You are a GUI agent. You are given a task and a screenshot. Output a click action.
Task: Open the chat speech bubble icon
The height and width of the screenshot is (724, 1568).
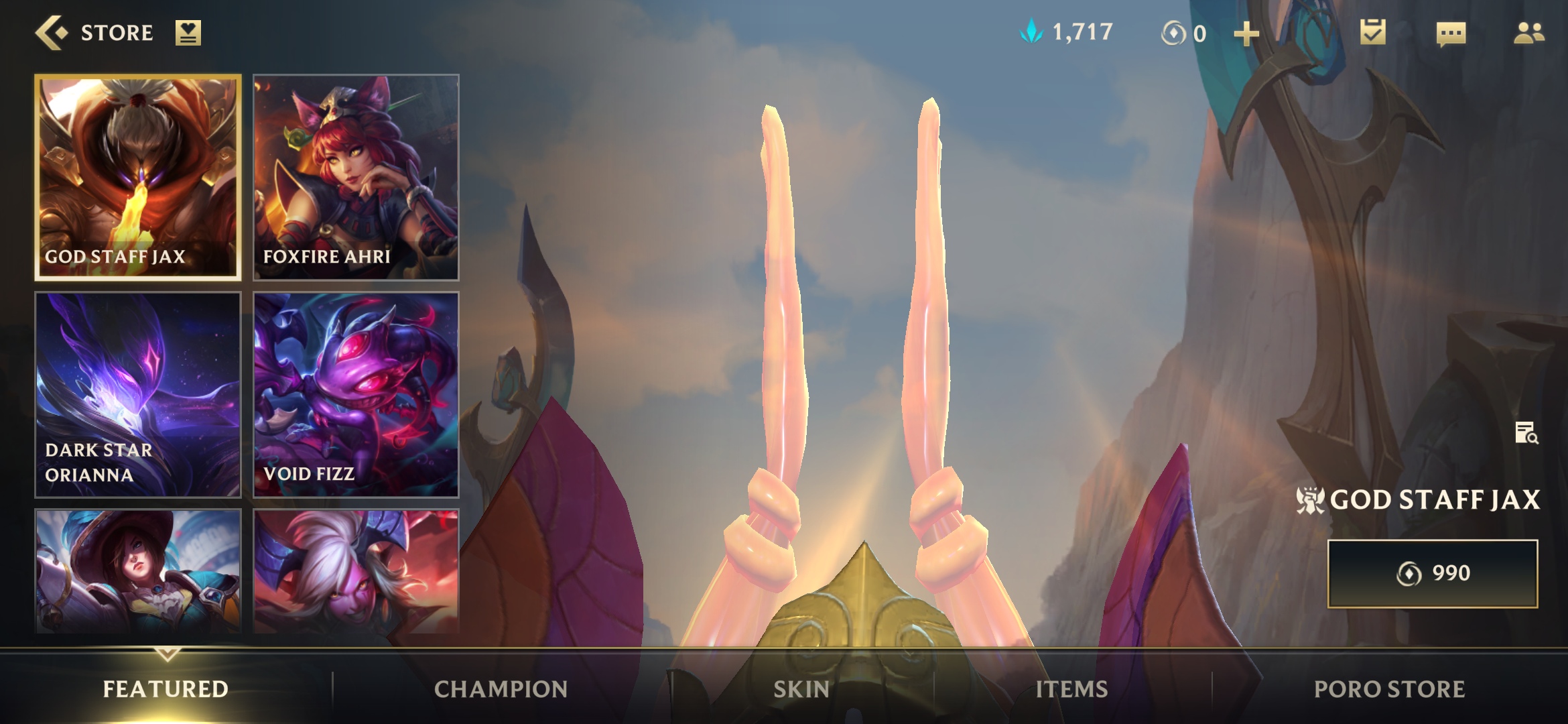[x=1451, y=34]
